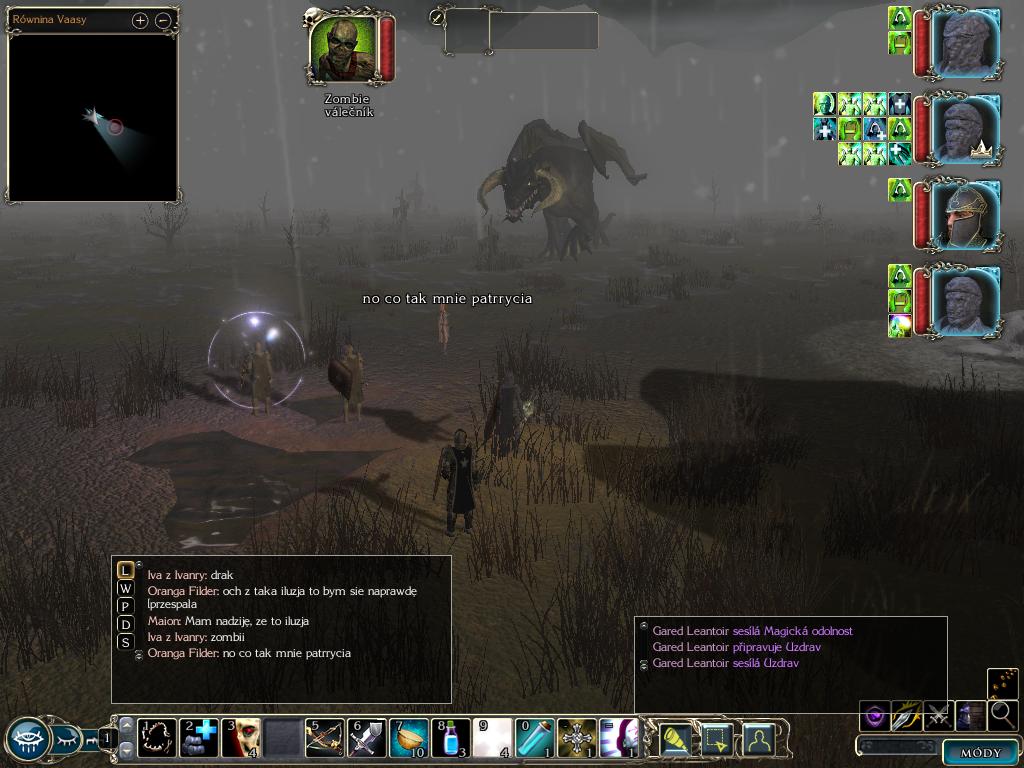Viewport: 1024px width, 768px height.
Task: Switch chat to the P channel
Action: click(125, 606)
